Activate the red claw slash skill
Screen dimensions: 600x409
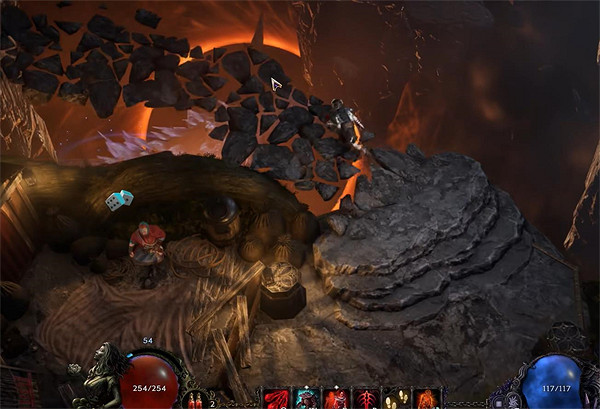point(275,399)
